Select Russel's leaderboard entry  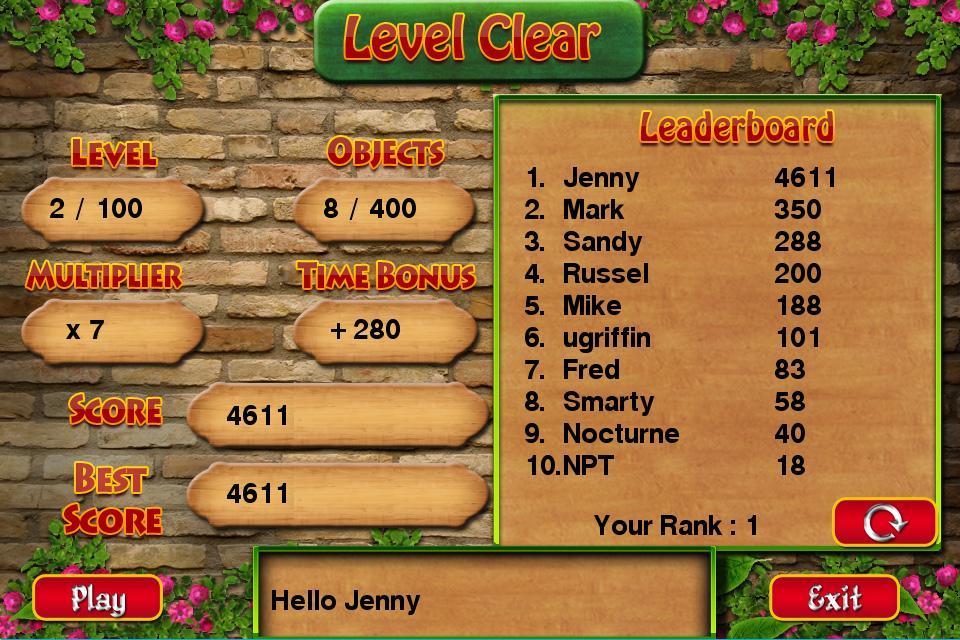[680, 274]
